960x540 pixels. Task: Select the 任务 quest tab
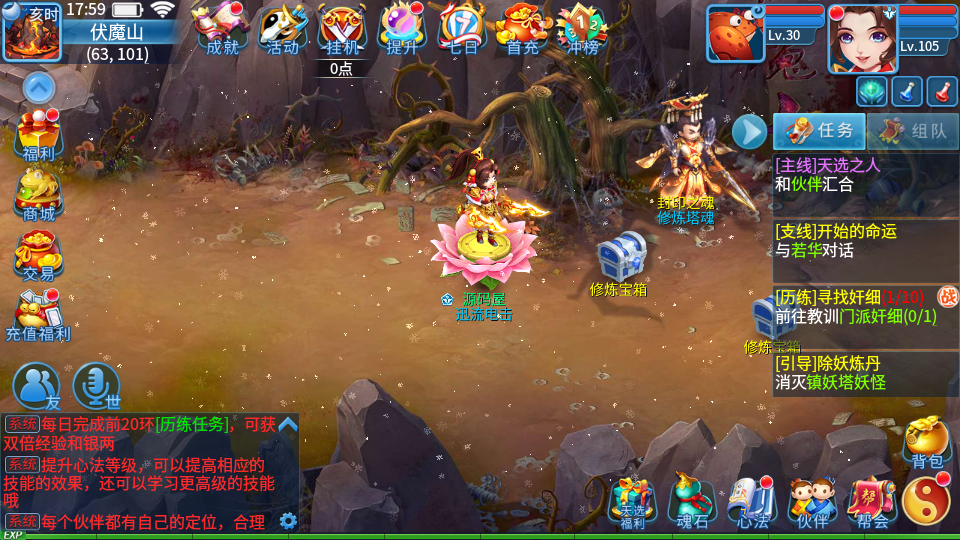coord(819,131)
